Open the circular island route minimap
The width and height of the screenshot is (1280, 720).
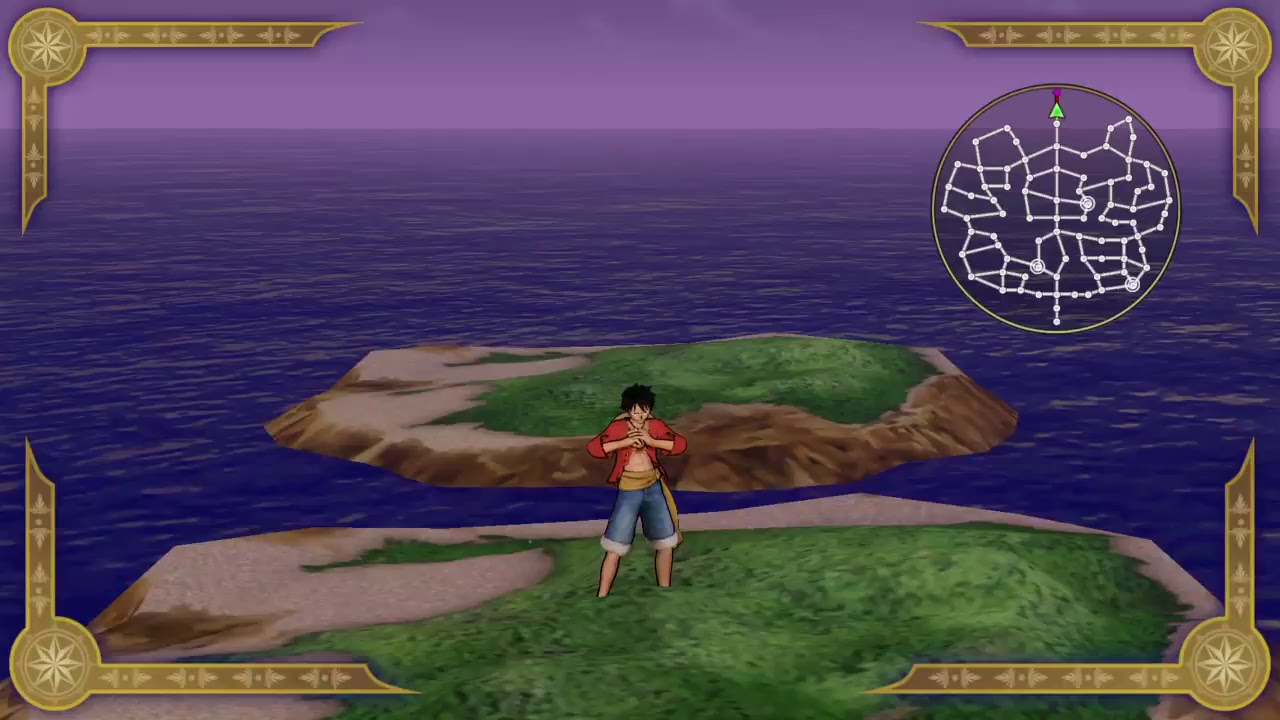1056,208
